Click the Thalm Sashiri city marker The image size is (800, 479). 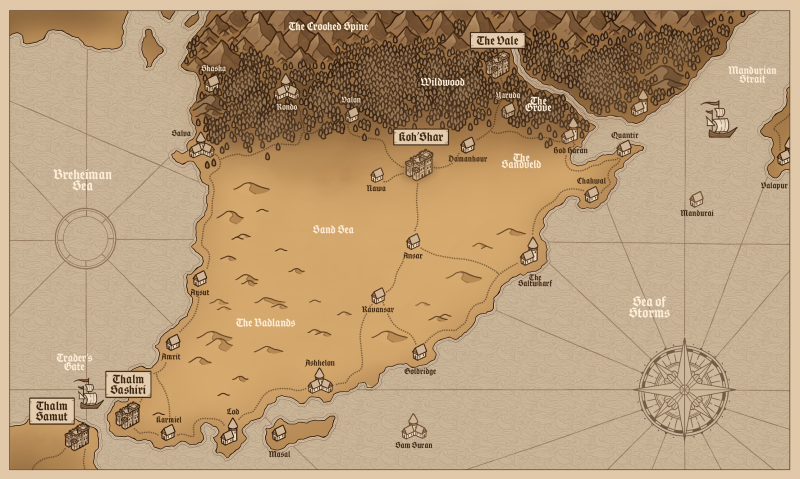(127, 413)
